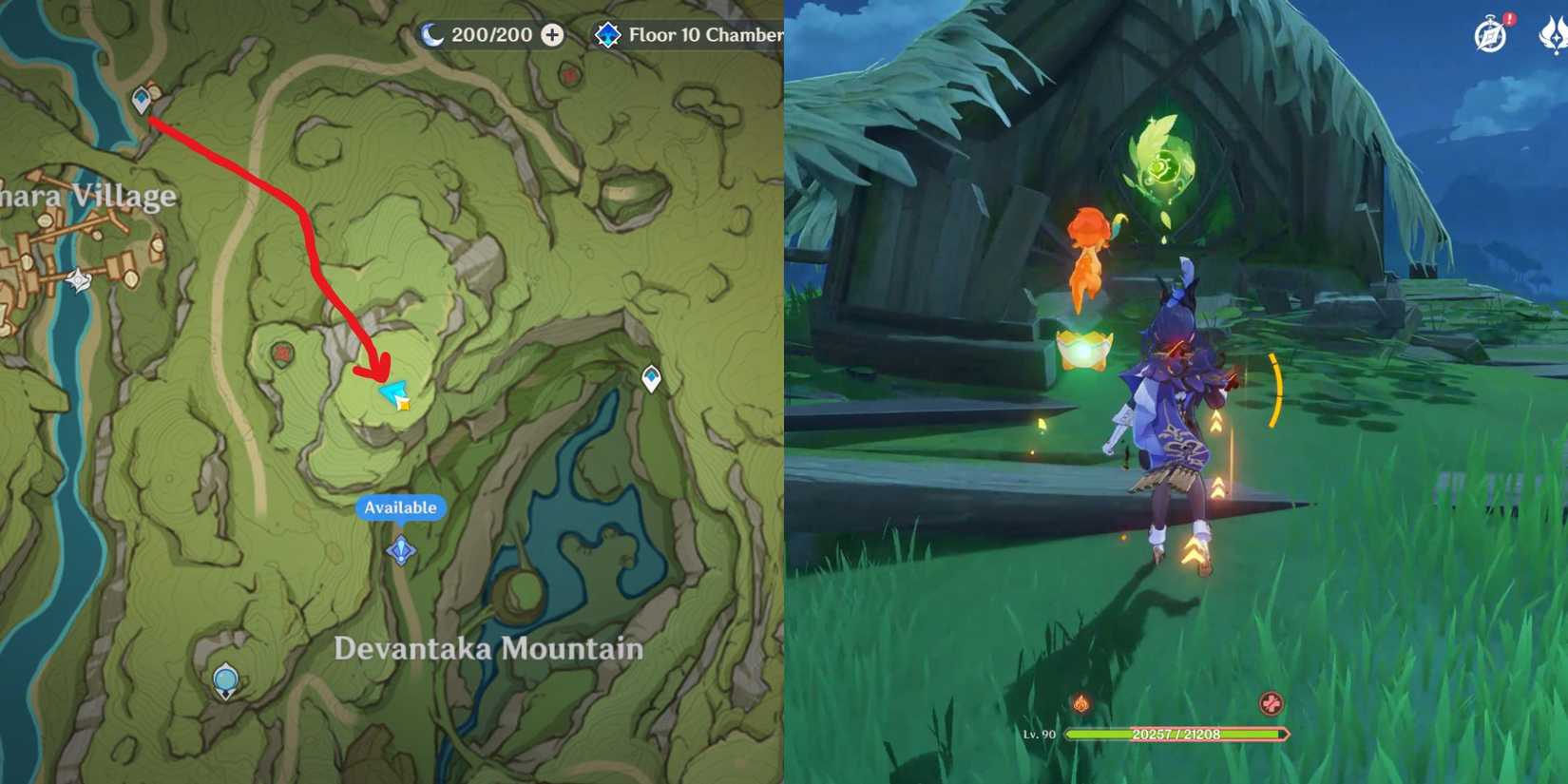Image resolution: width=1568 pixels, height=784 pixels.
Task: Select the Available domain icon on the map
Action: point(400,549)
